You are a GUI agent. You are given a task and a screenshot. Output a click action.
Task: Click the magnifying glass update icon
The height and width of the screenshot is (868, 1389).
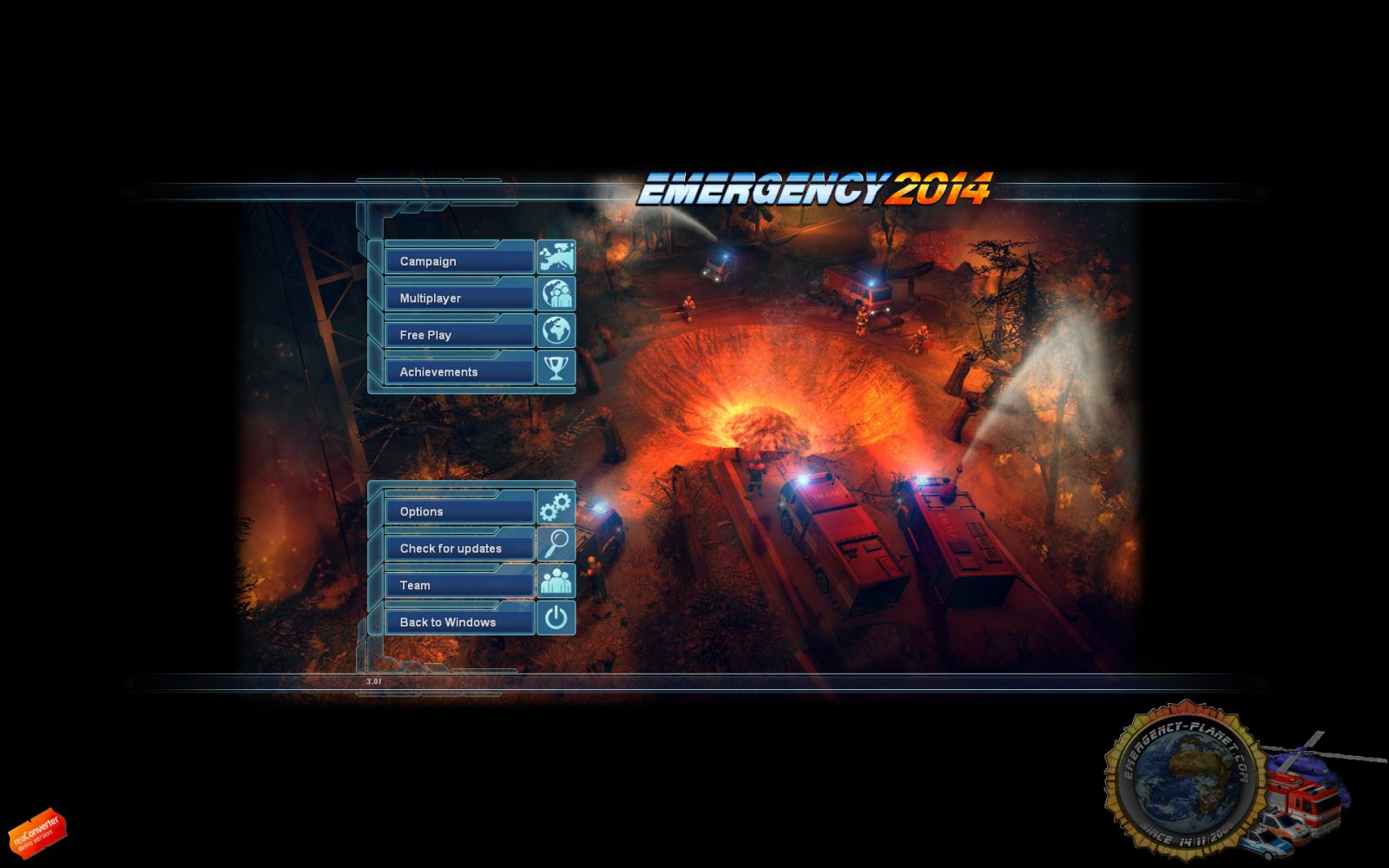click(556, 544)
